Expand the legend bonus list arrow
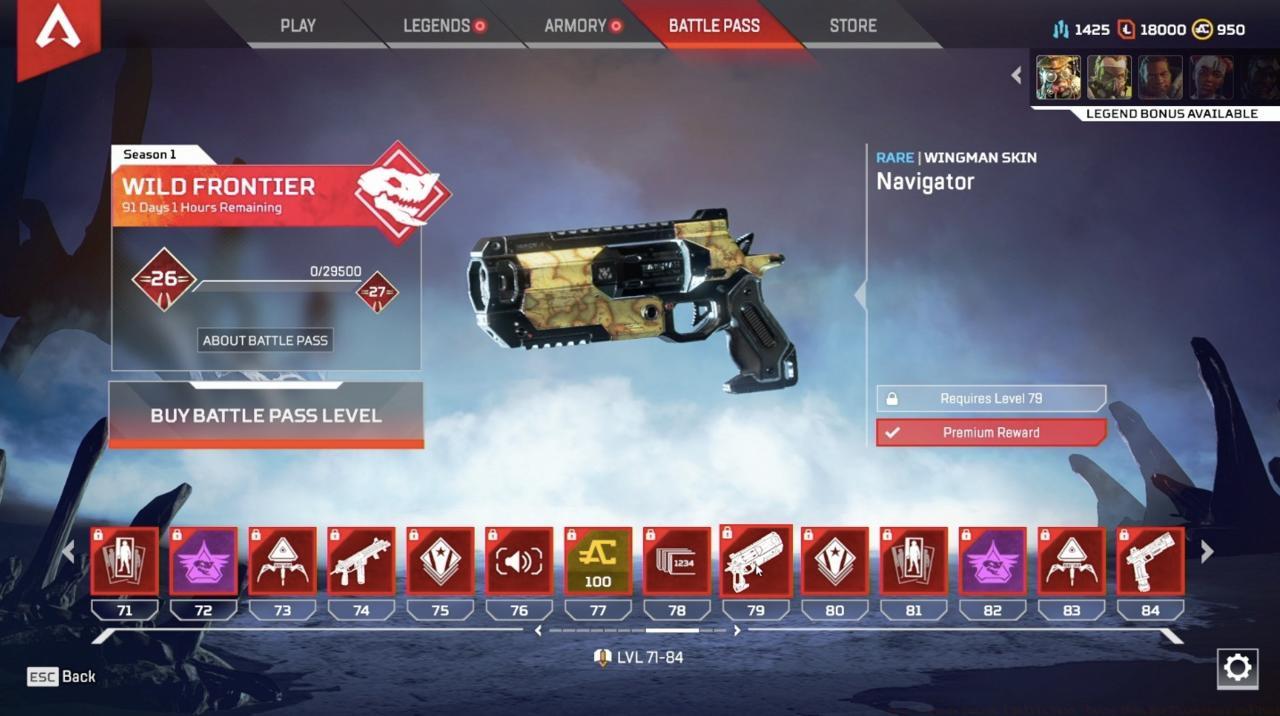Image resolution: width=1280 pixels, height=716 pixels. coord(1016,75)
